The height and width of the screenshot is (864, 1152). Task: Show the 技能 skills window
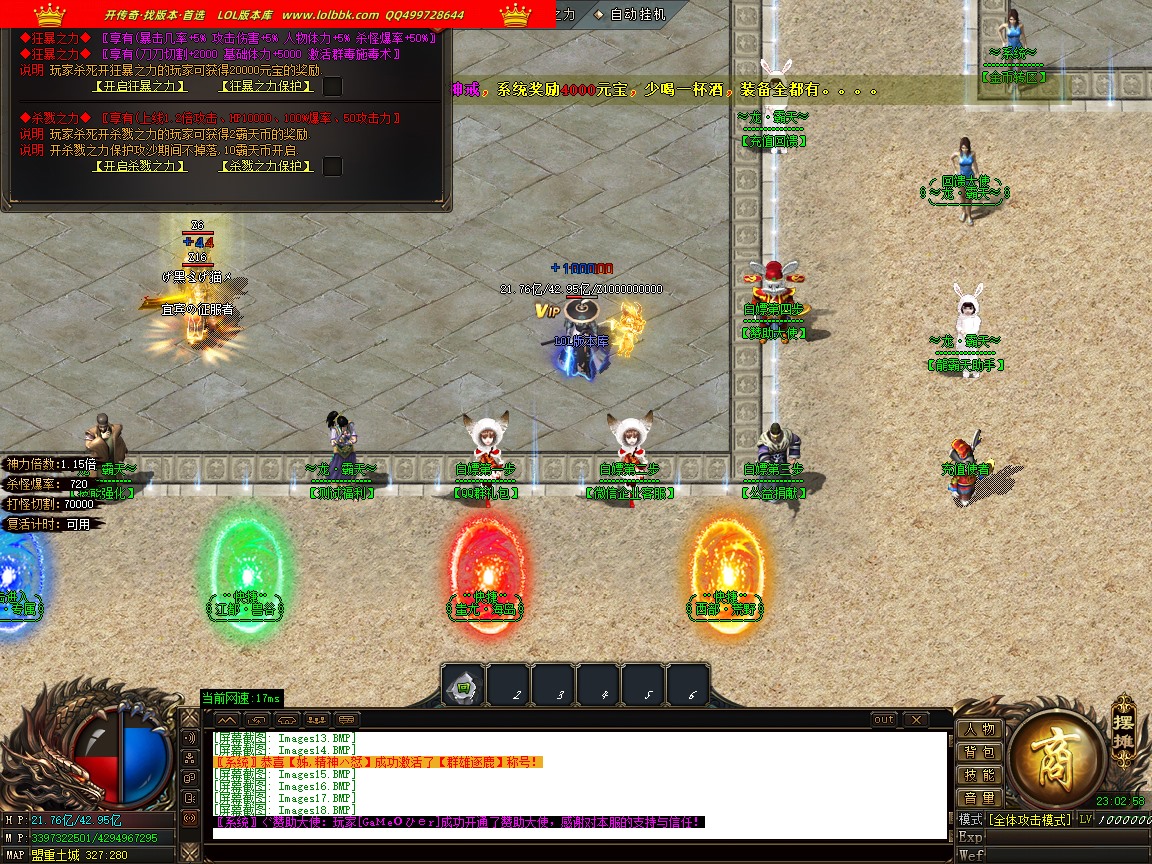pyautogui.click(x=979, y=775)
